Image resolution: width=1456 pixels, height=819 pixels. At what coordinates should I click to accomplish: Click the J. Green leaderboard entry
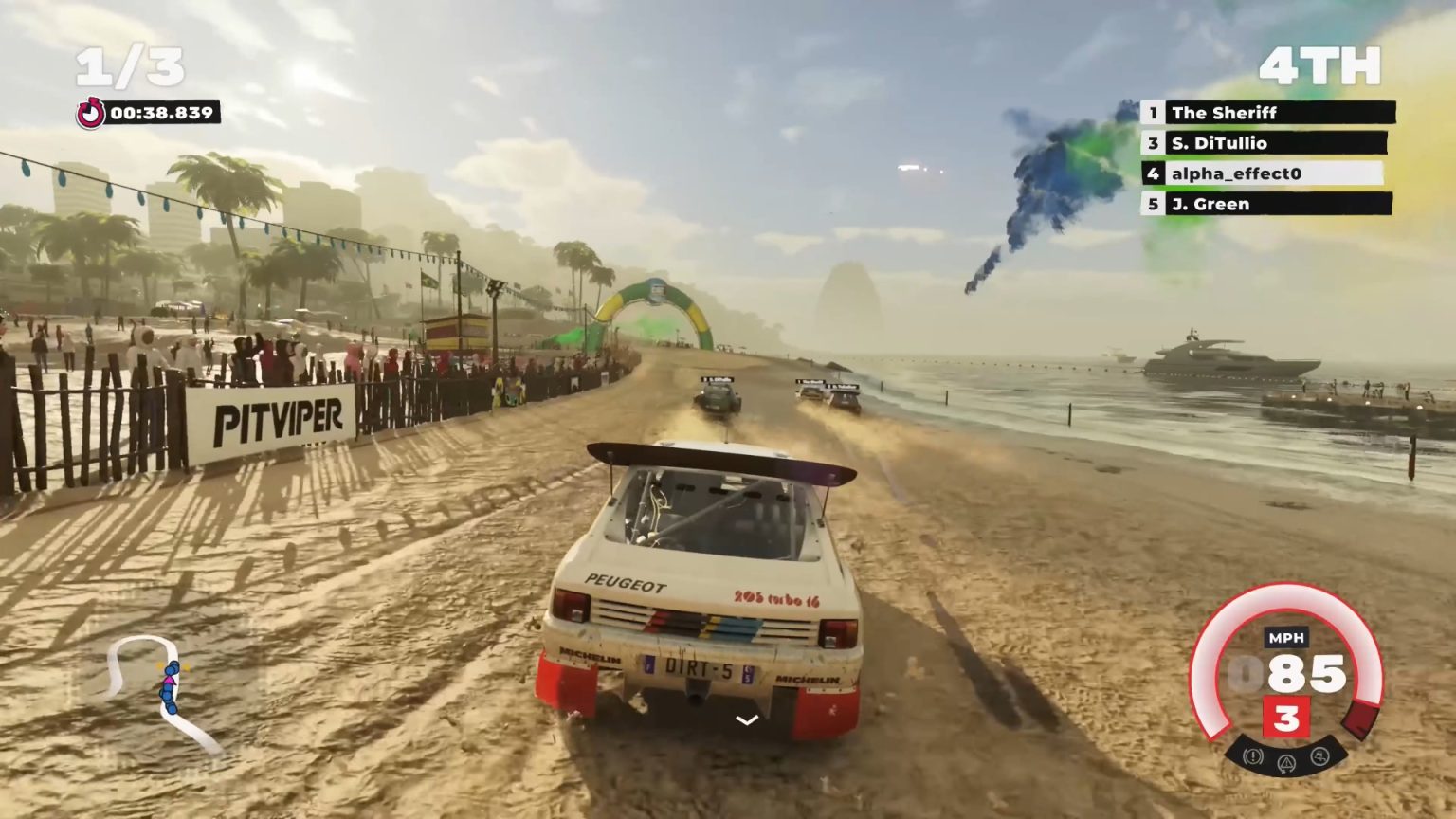click(1210, 204)
